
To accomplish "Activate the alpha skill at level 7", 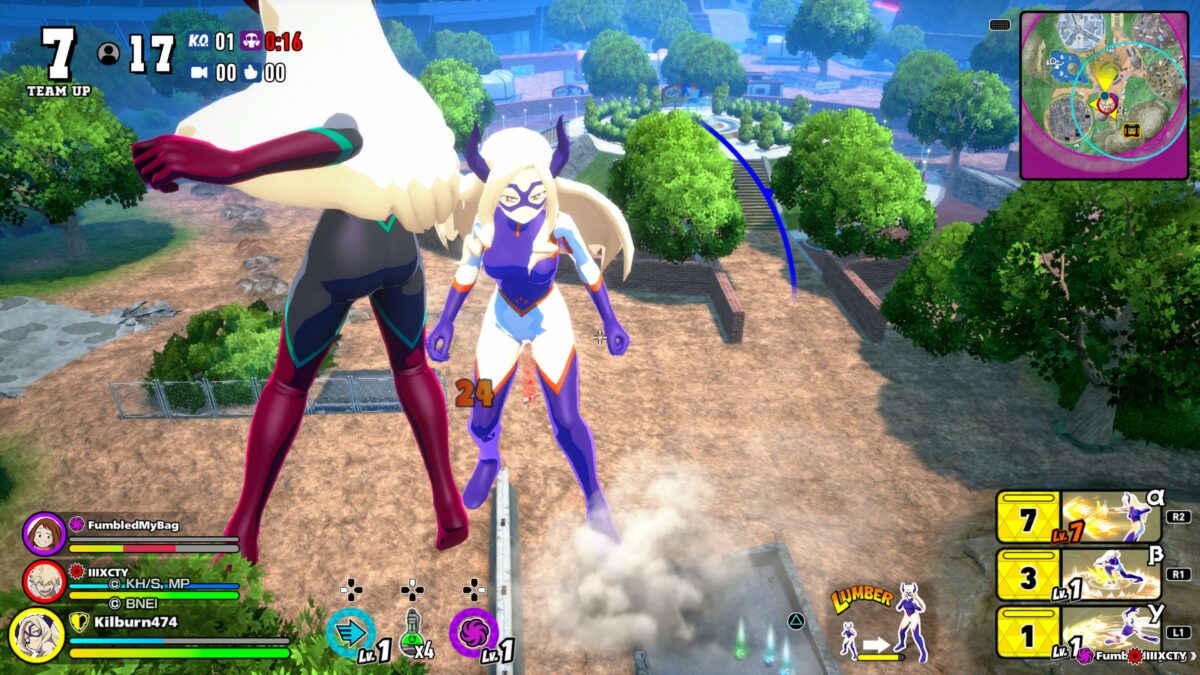I will pos(1110,518).
